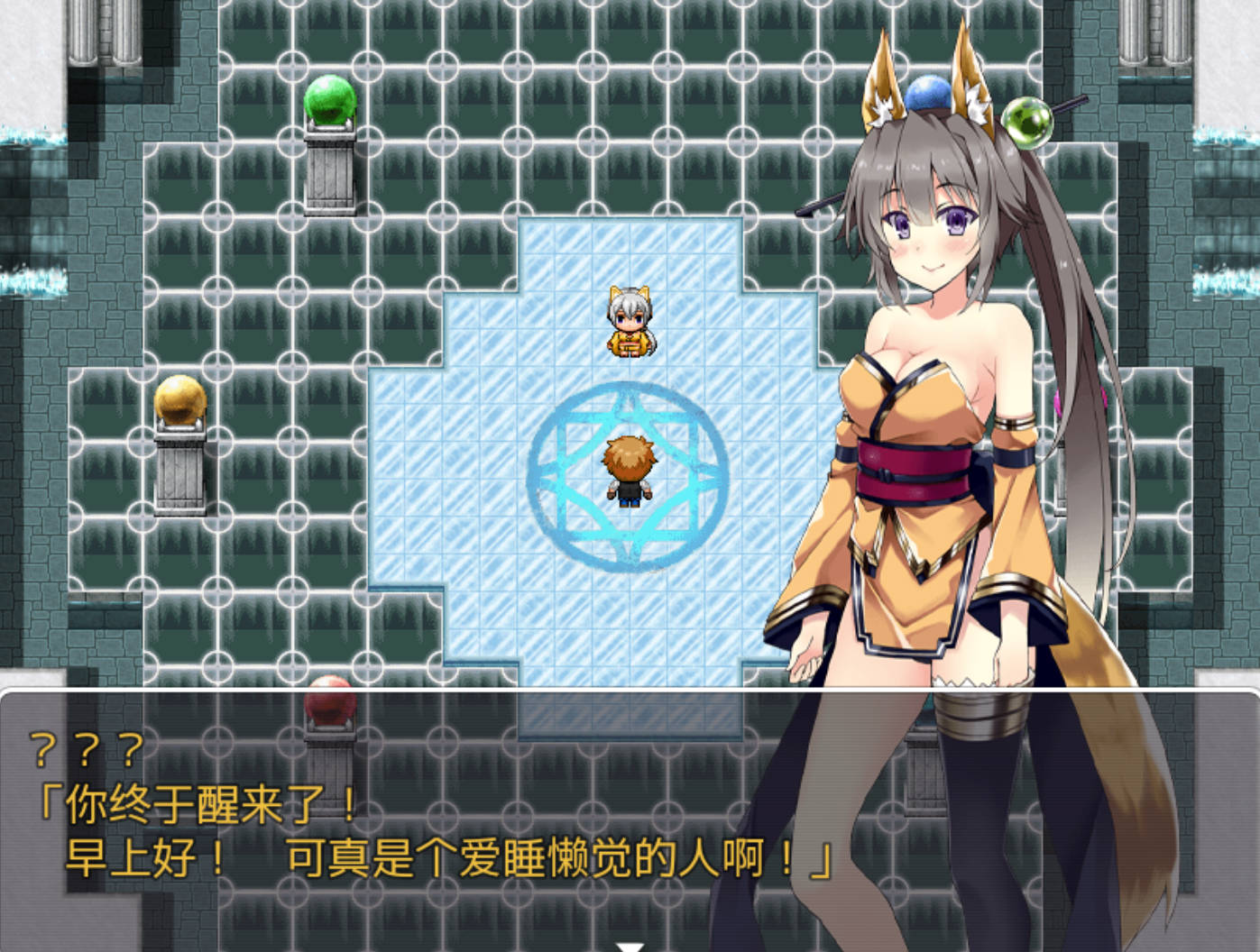Click the blue orb between her fox ears
The image size is (1260, 952).
(929, 94)
